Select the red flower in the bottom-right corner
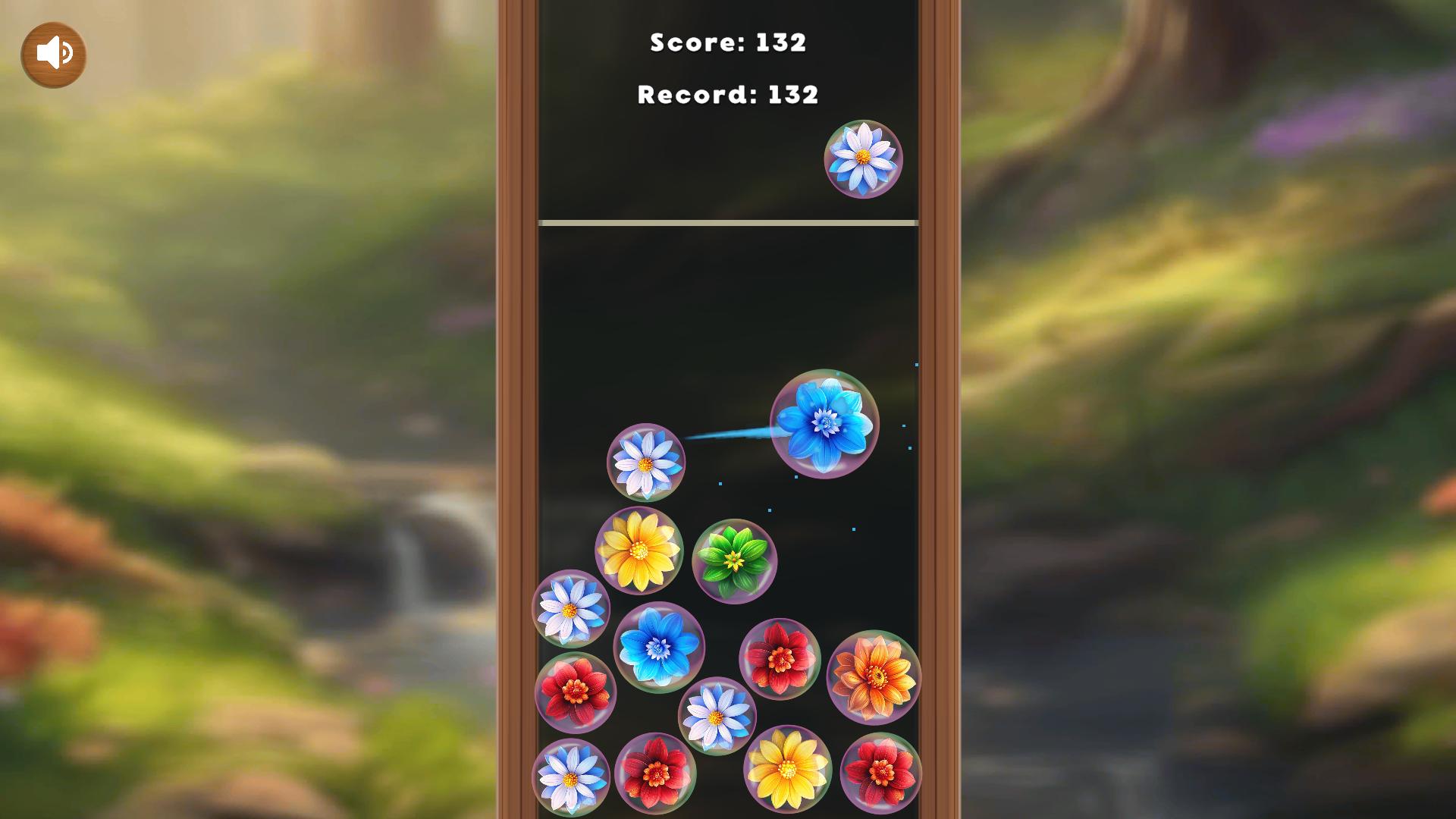This screenshot has width=1456, height=819. tap(882, 773)
